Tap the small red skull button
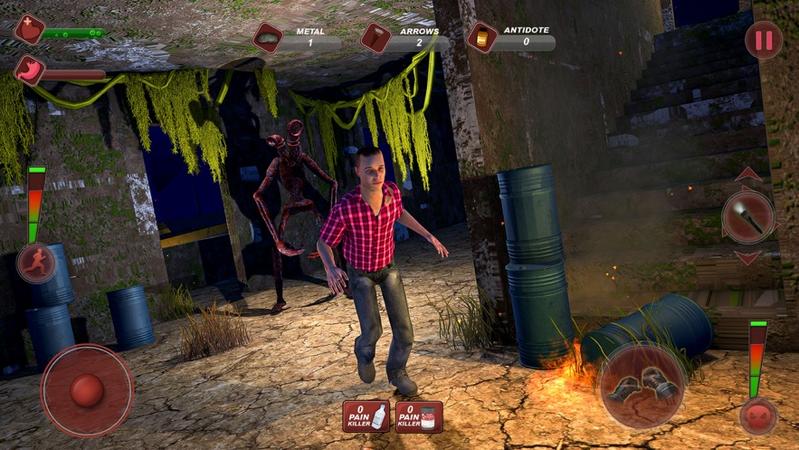Viewport: 799px width, 450px height. click(x=758, y=415)
